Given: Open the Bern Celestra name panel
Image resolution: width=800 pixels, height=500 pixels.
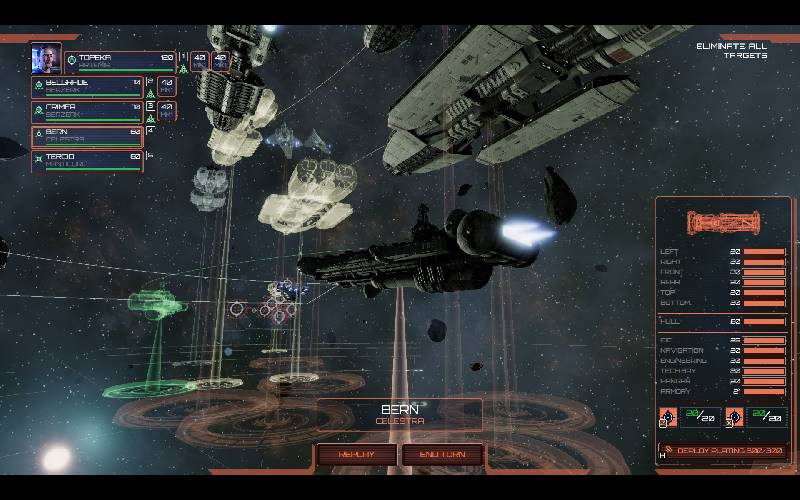Looking at the screenshot, I should (x=399, y=414).
